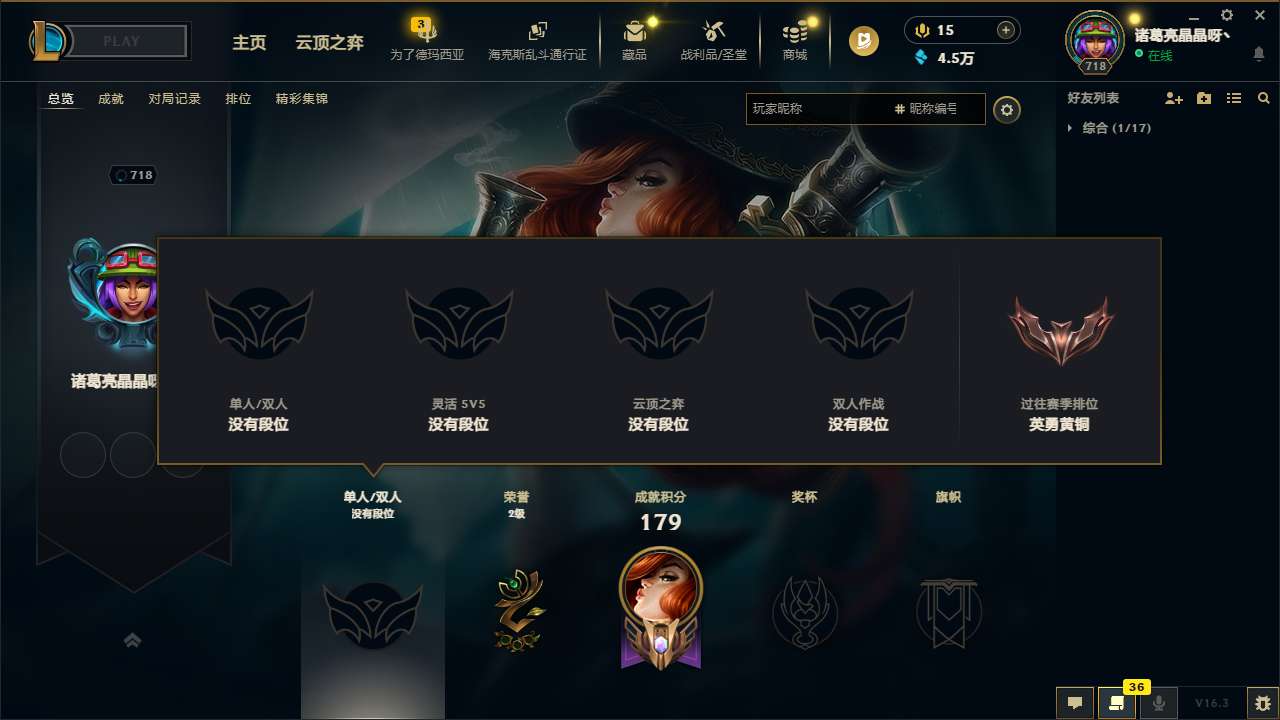Mute the microphone in the bottom bar

point(1160,703)
